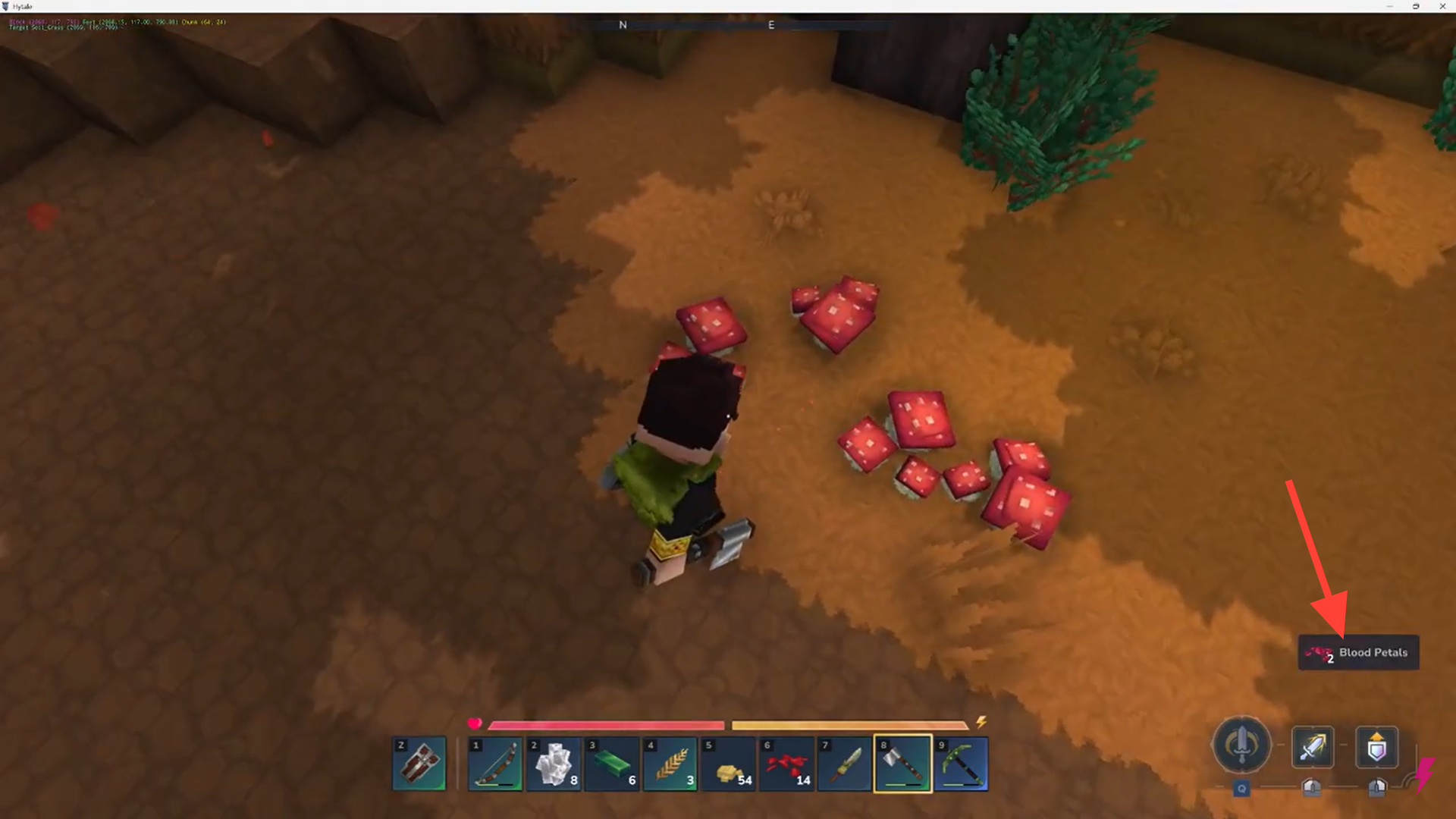Click the utility slot marked Z
Viewport: 1456px width, 819px height.
pos(419,764)
